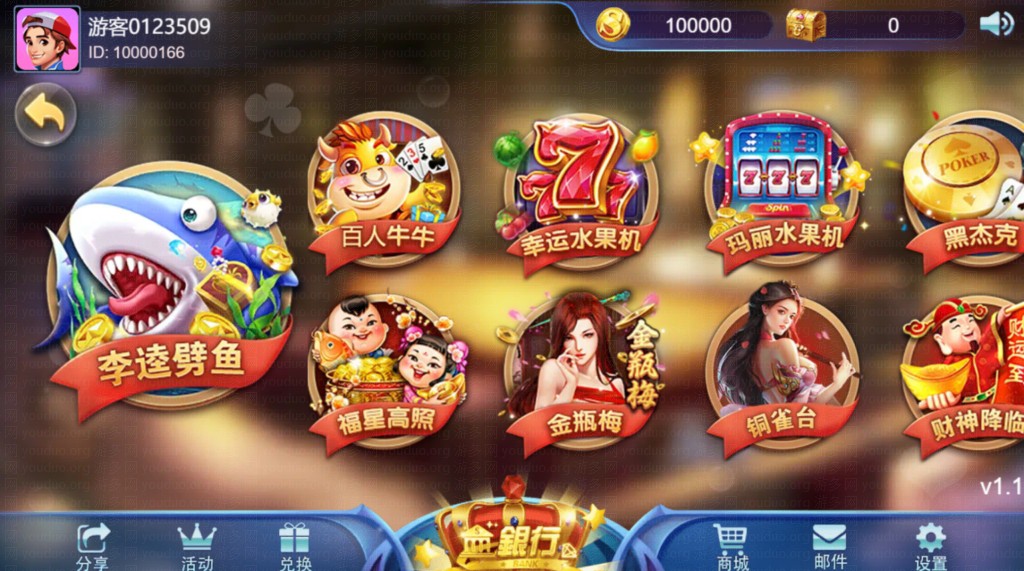Tap the 分享 share button
1024x571 pixels.
point(93,545)
